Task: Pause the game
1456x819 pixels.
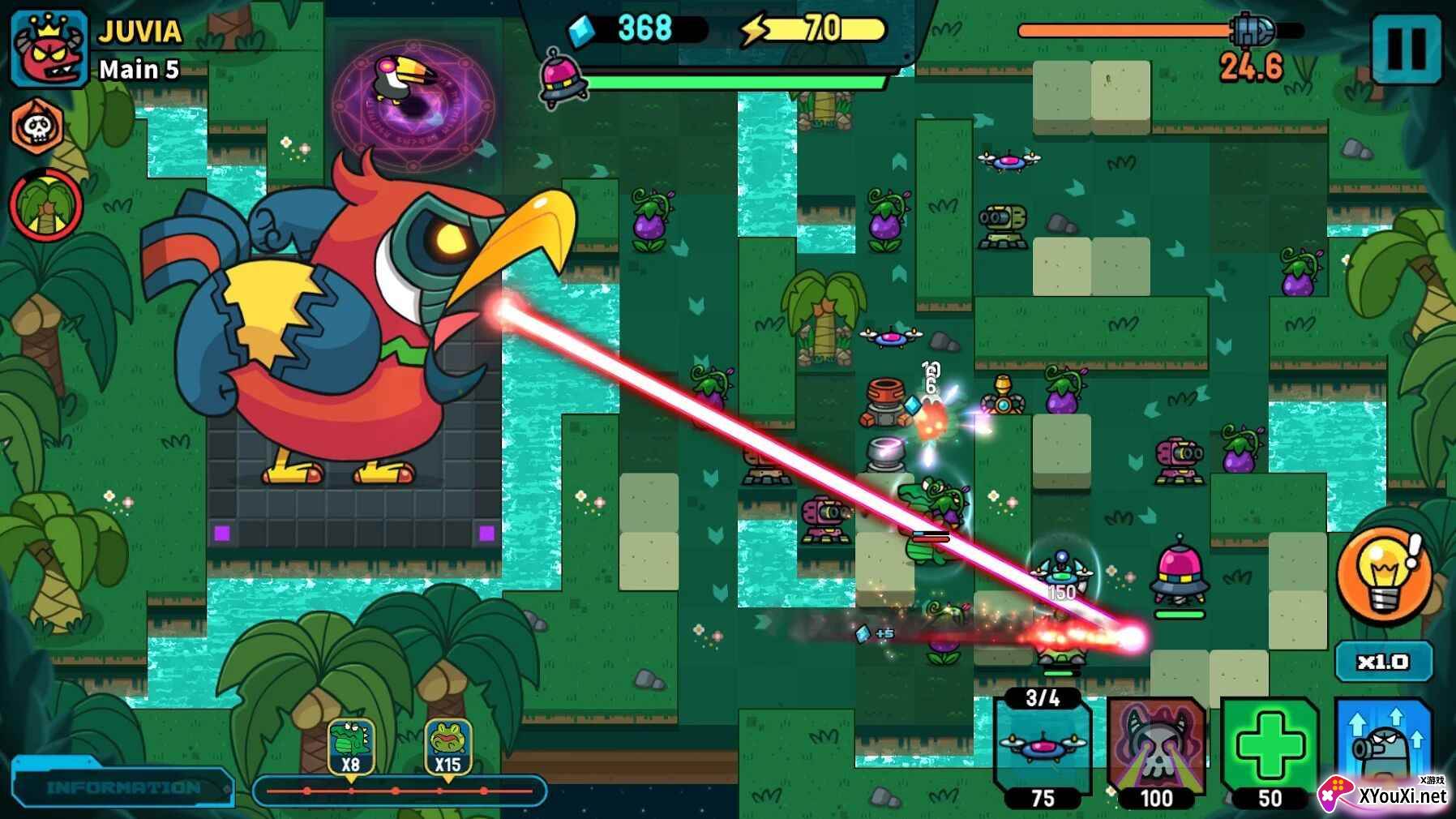Action: 1407,49
